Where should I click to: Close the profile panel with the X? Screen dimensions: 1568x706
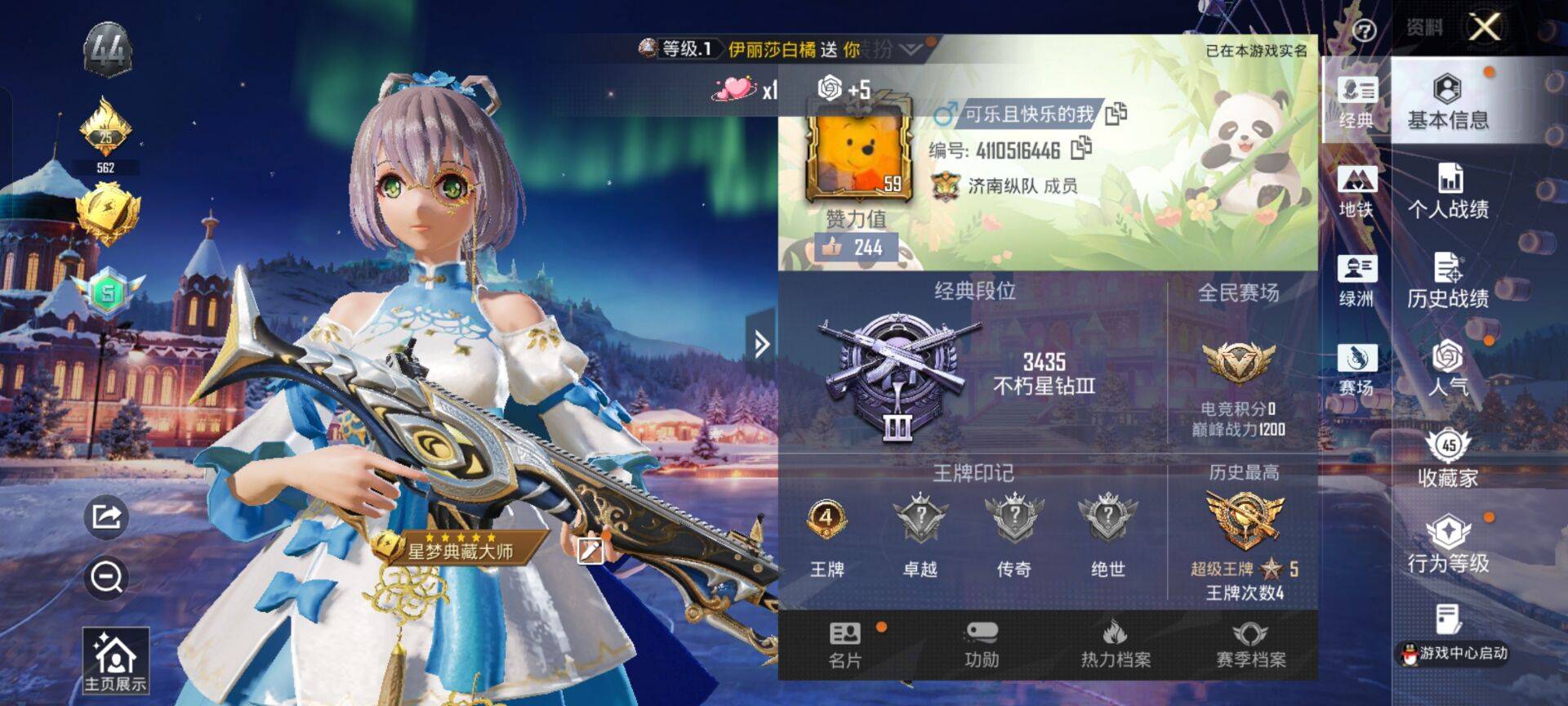(1484, 27)
